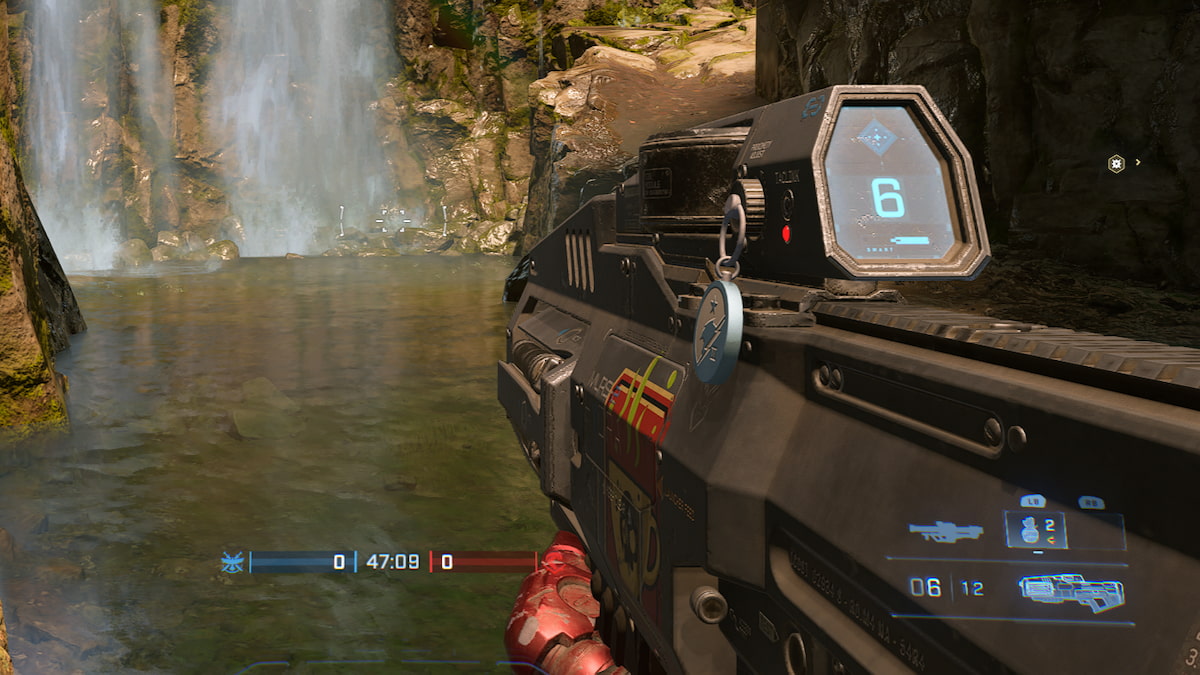Select the frag grenade slot

point(1035,530)
